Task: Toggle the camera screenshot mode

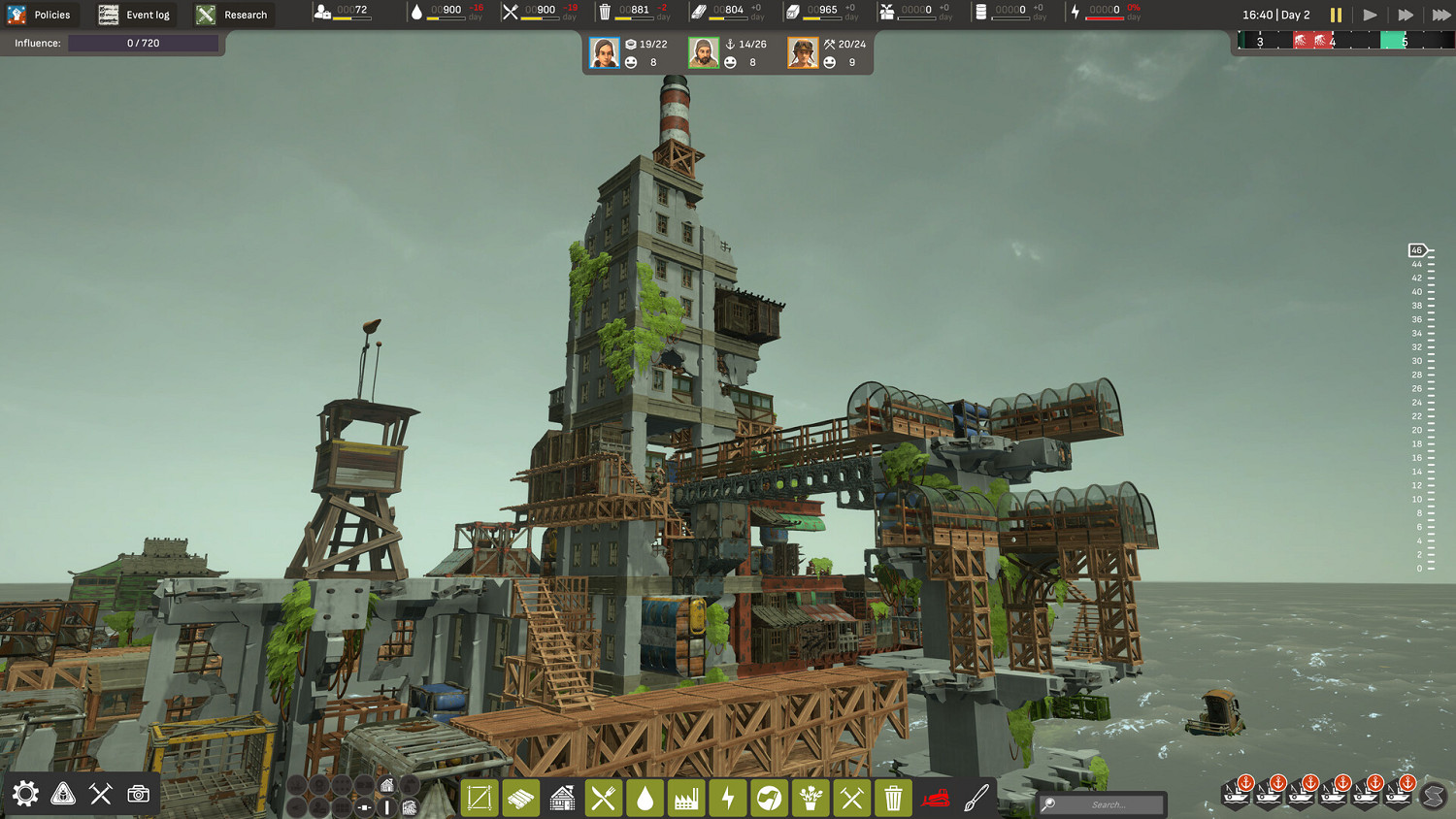Action: tap(138, 793)
